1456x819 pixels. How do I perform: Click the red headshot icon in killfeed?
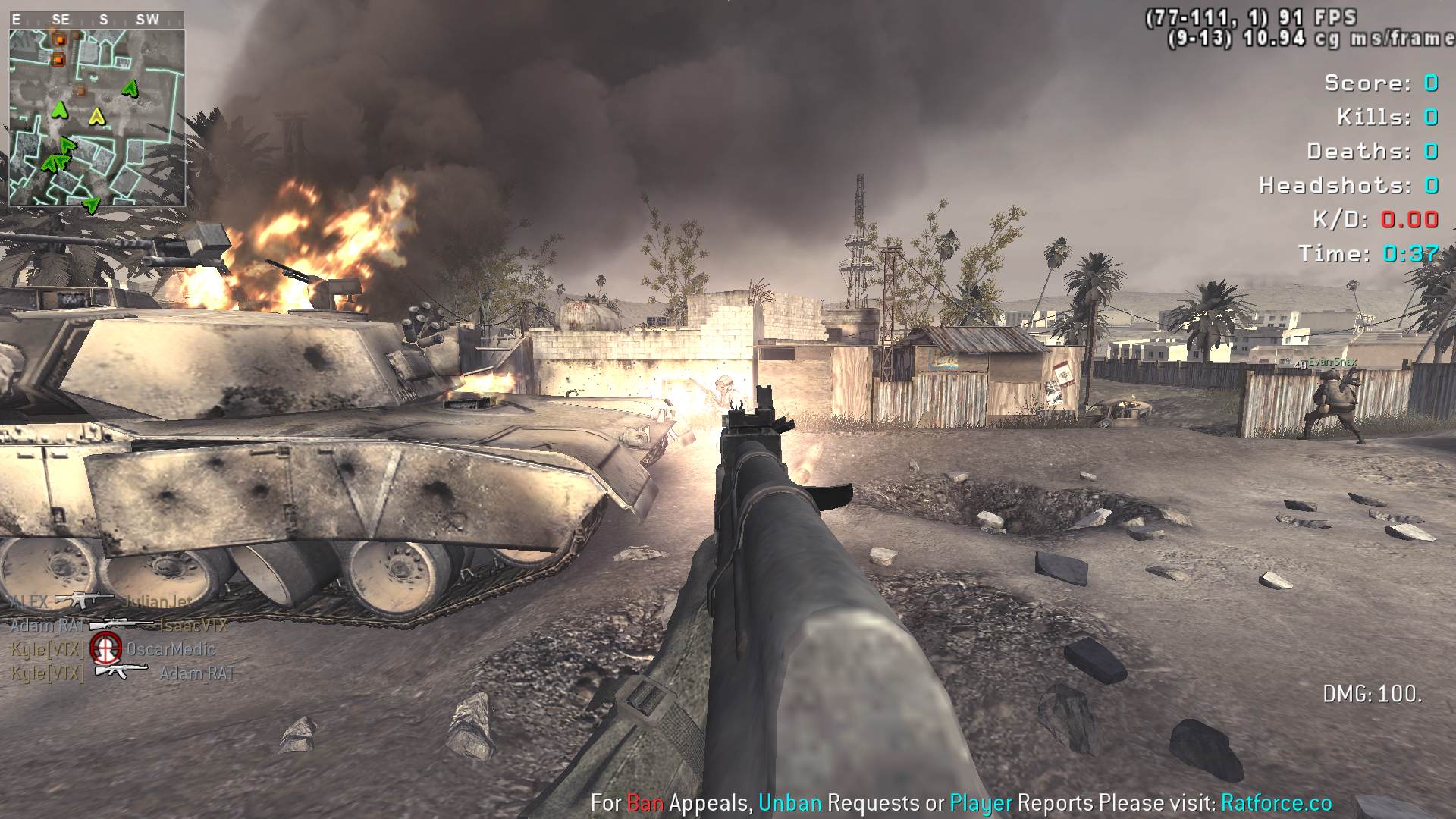[x=105, y=648]
